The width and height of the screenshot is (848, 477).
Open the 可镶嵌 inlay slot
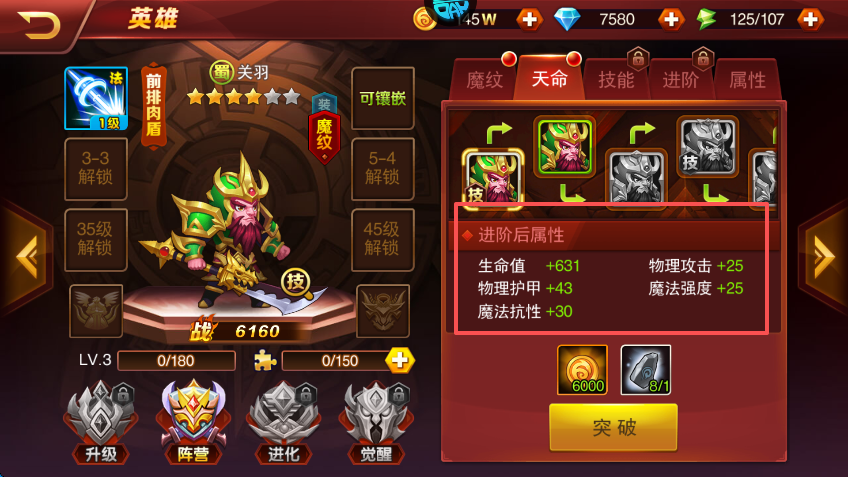click(382, 99)
